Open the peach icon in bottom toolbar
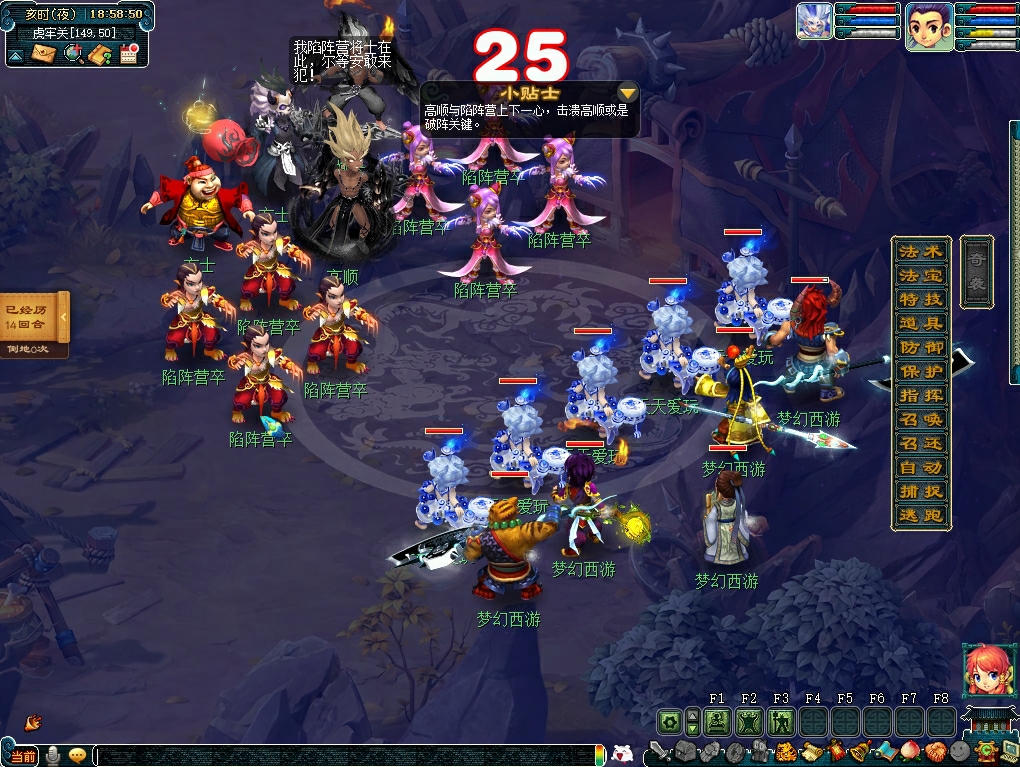The image size is (1020, 767). click(909, 751)
